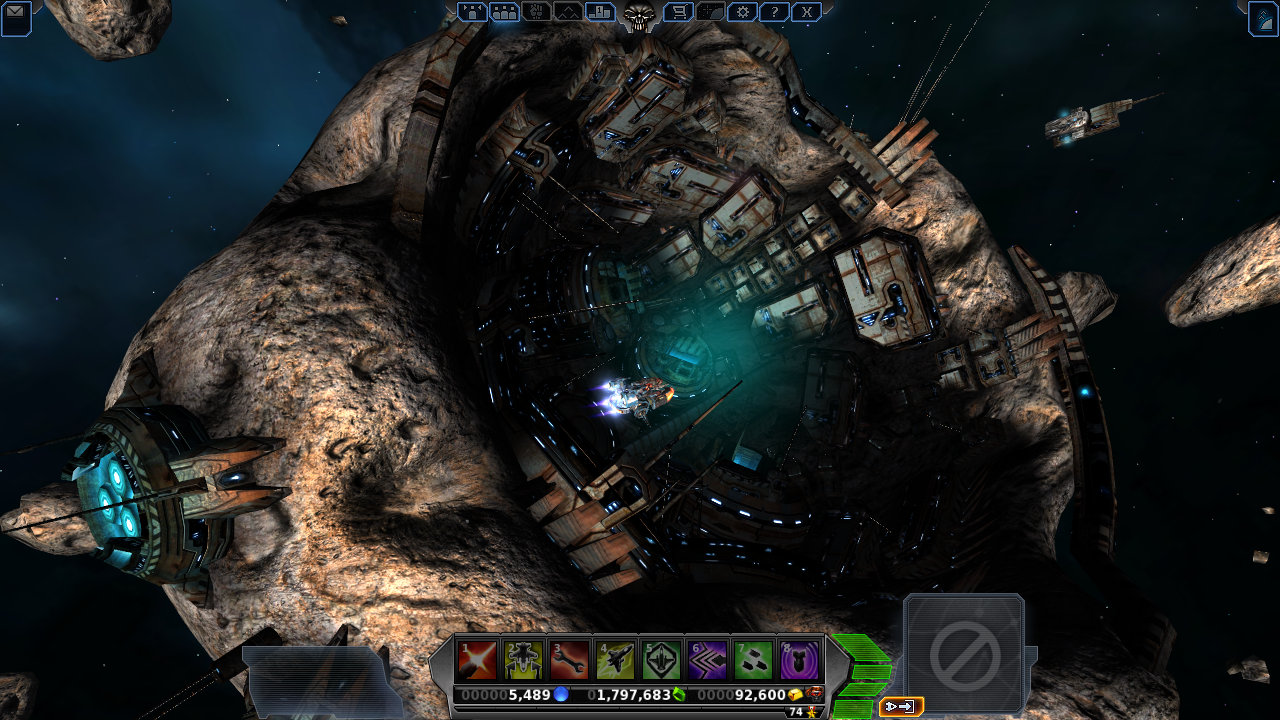Viewport: 1280px width, 720px height.
Task: Use the wrench repair ability
Action: click(570, 660)
